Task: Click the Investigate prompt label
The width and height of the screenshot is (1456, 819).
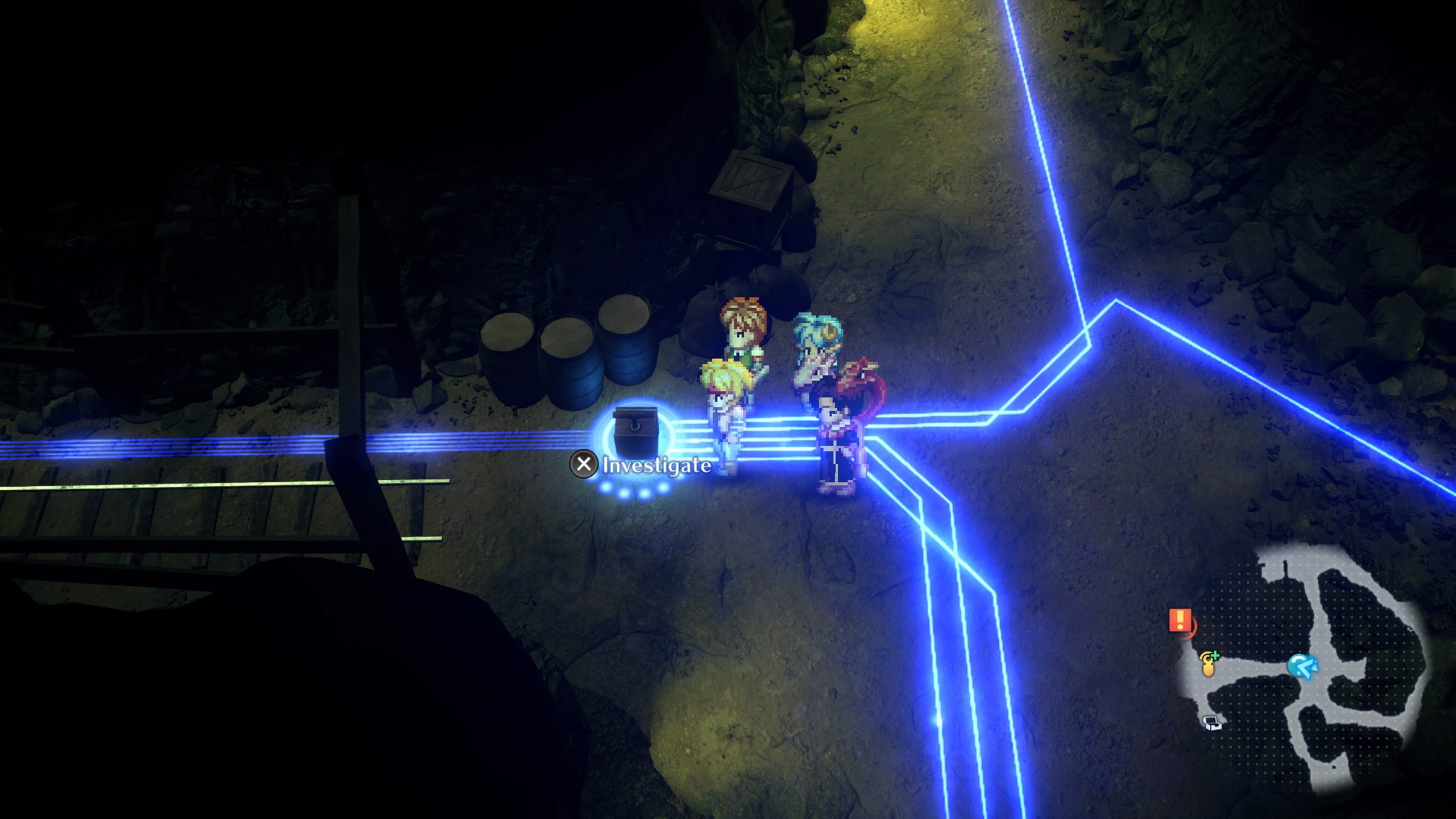Action: (x=656, y=465)
